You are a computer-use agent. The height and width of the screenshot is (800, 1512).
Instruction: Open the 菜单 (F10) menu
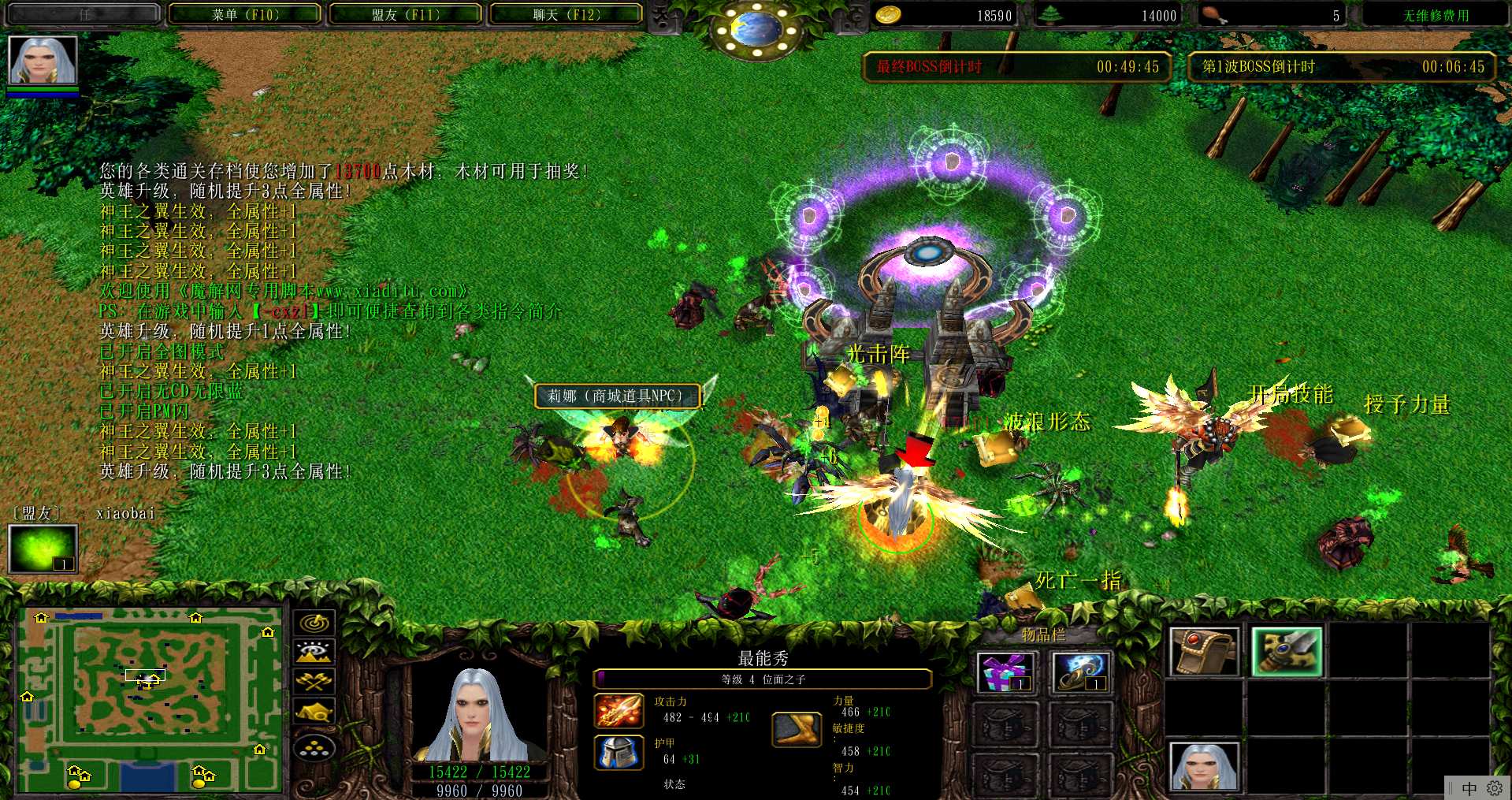tap(245, 15)
